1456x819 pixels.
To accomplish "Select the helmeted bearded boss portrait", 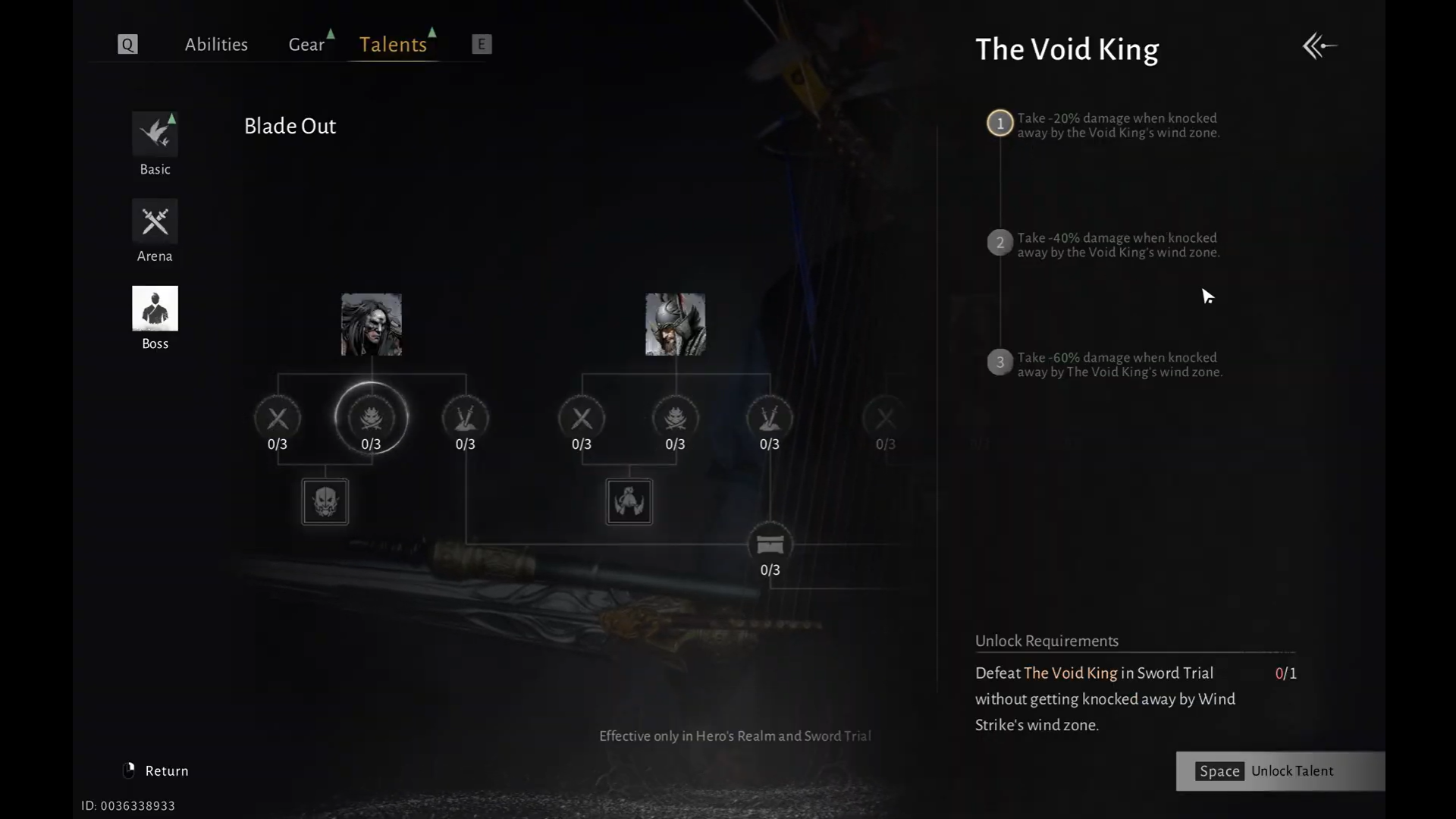I will 675,325.
